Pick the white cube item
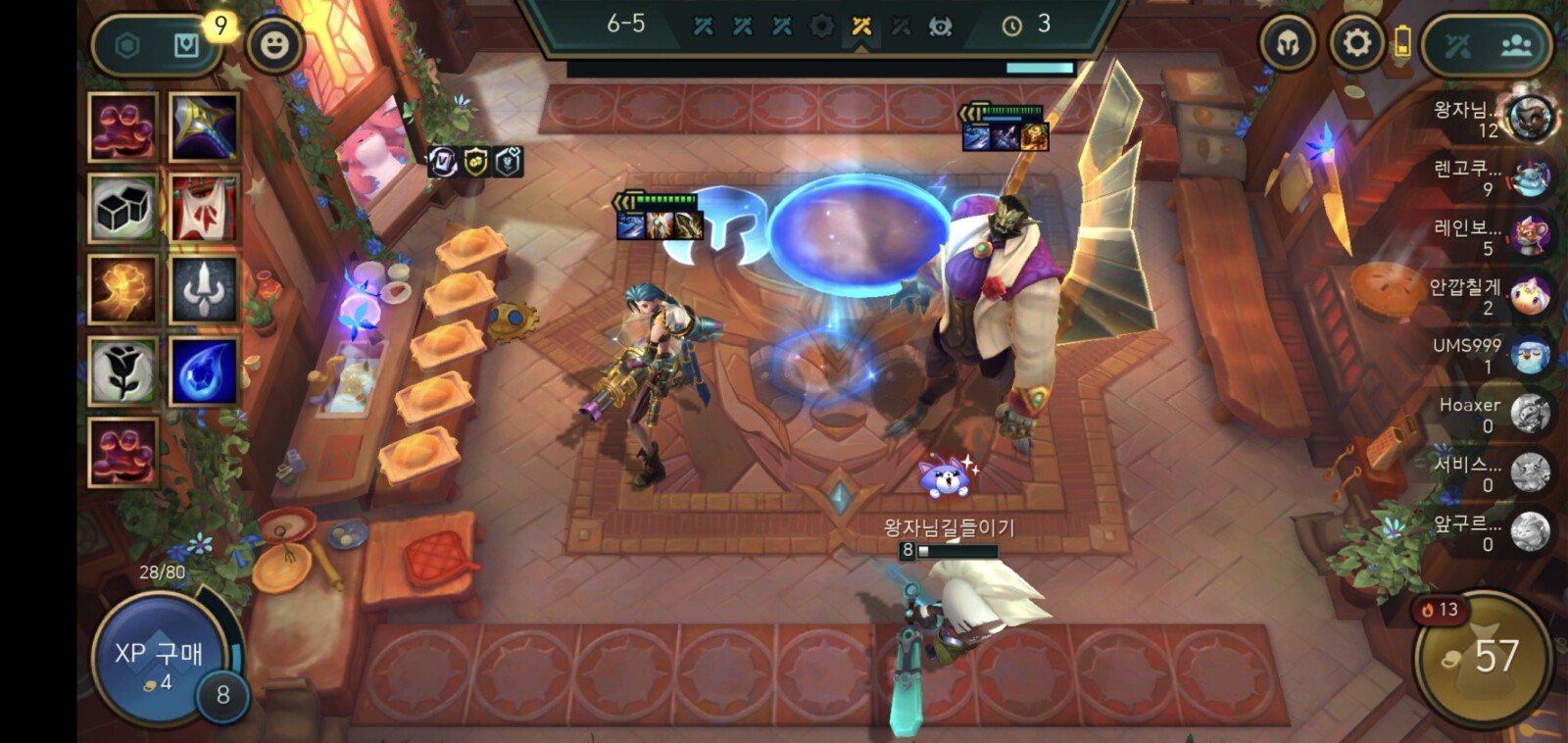The height and width of the screenshot is (743, 1568). point(122,208)
